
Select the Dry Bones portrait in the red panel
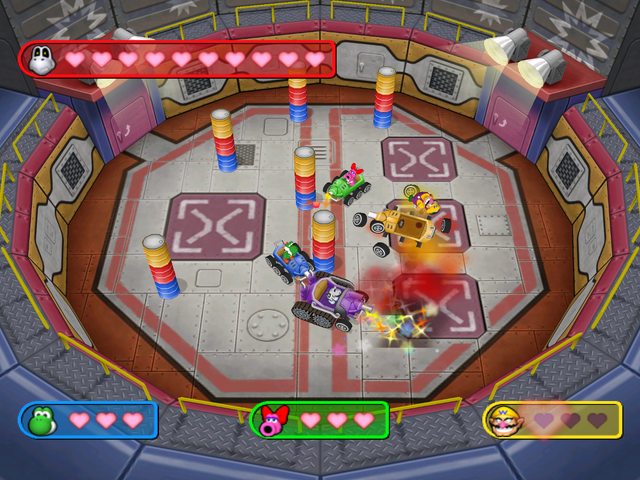click(43, 59)
